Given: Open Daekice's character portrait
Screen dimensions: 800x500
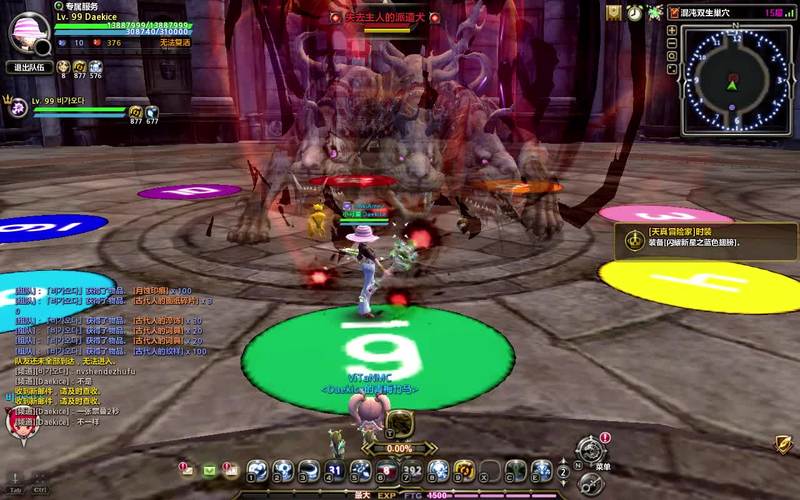Looking at the screenshot, I should coord(29,32).
